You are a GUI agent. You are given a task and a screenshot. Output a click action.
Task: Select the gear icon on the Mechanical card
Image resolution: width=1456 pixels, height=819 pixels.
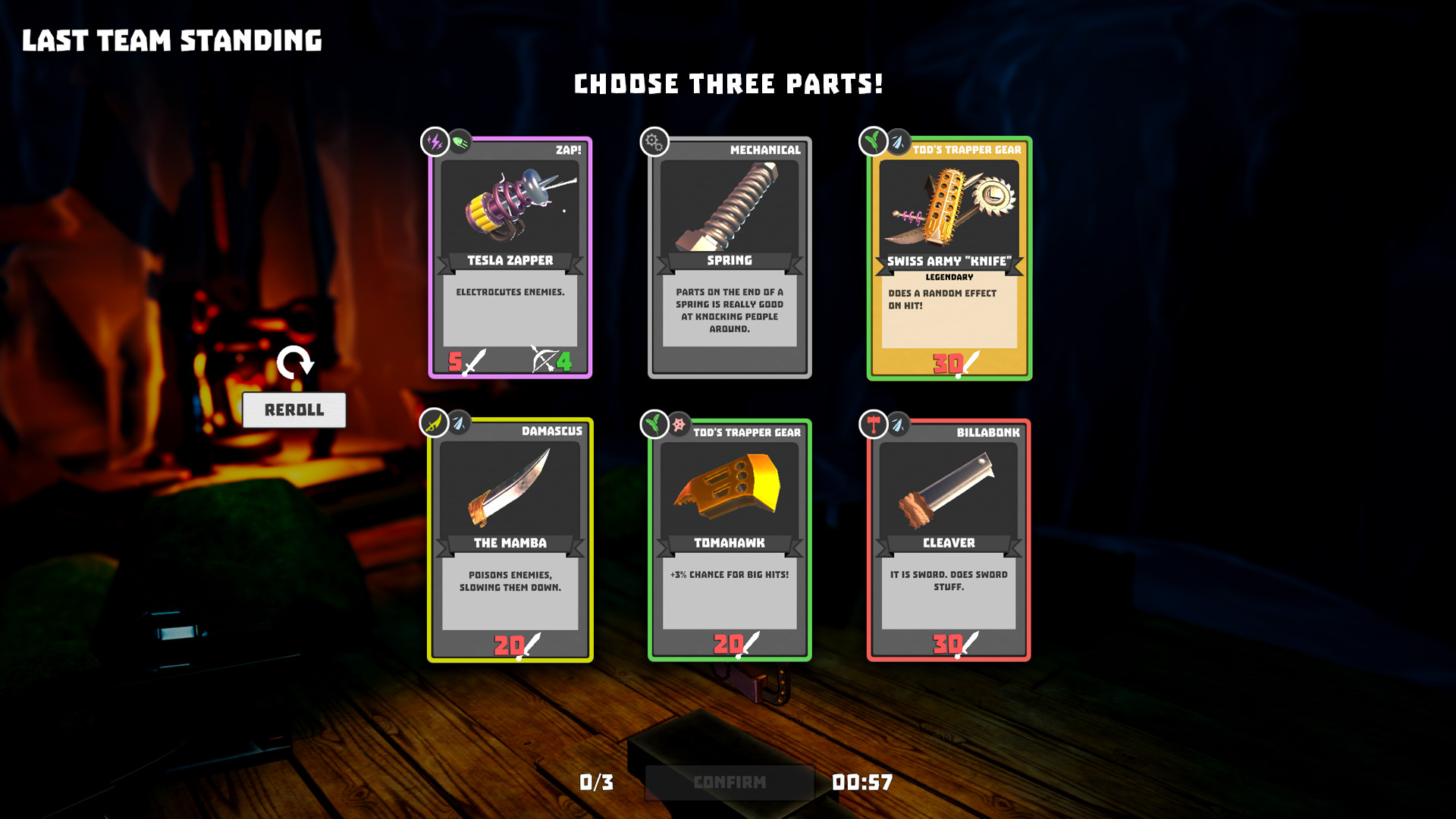[654, 142]
